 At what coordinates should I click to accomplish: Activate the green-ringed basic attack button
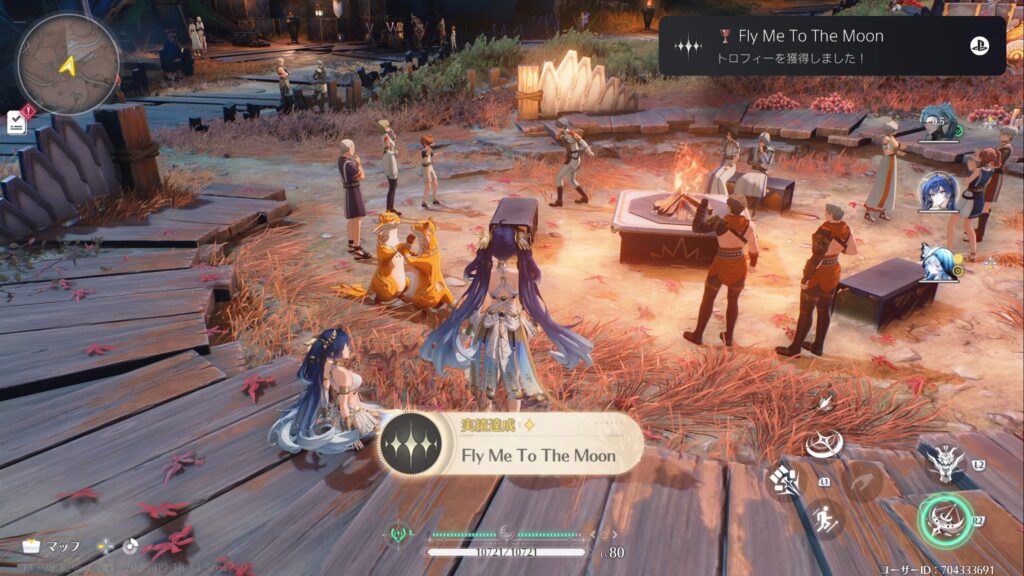point(944,520)
